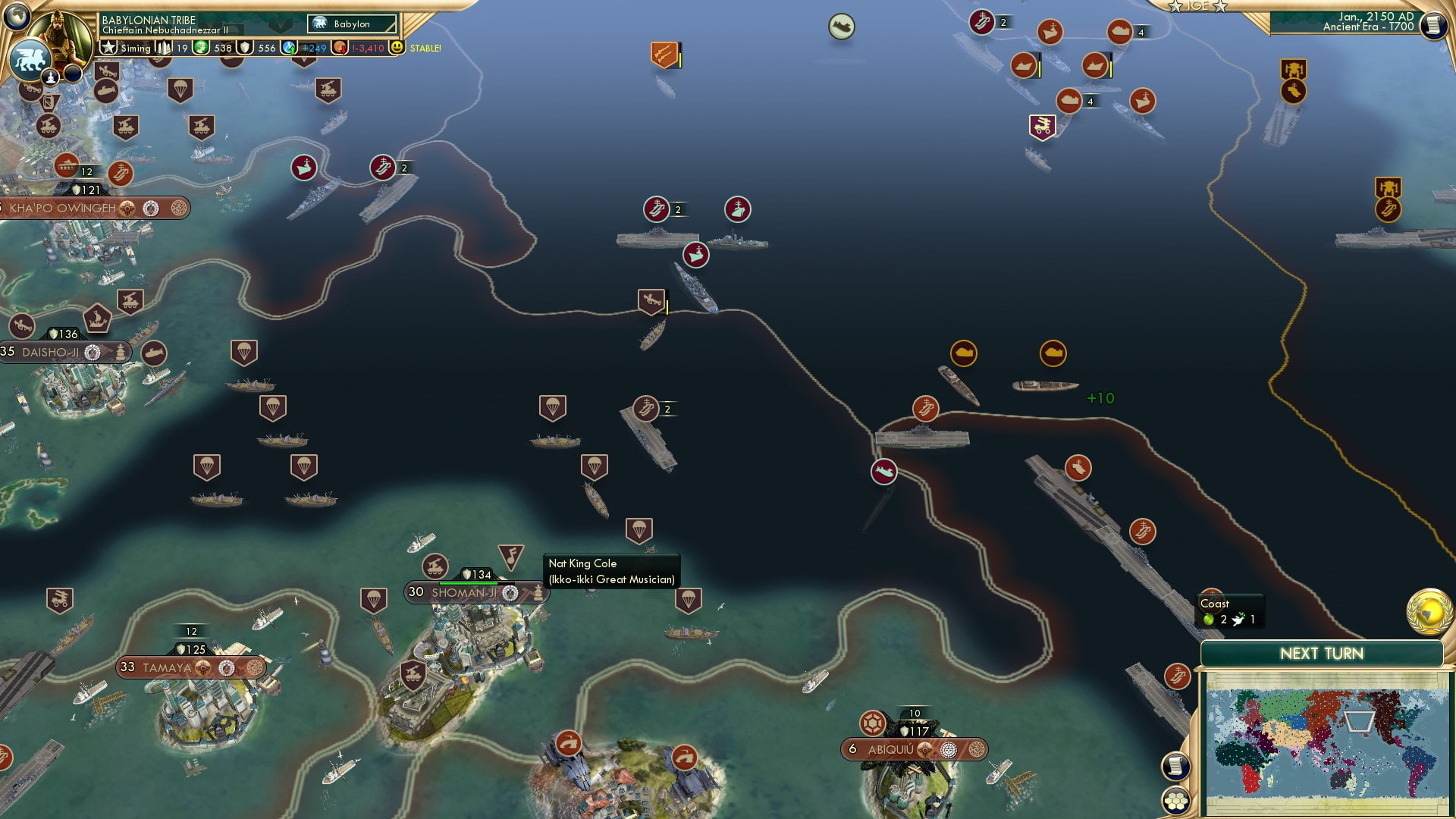Screen dimensions: 1456x819
Task: Click the scroll icon left of minimap
Action: point(1175,766)
